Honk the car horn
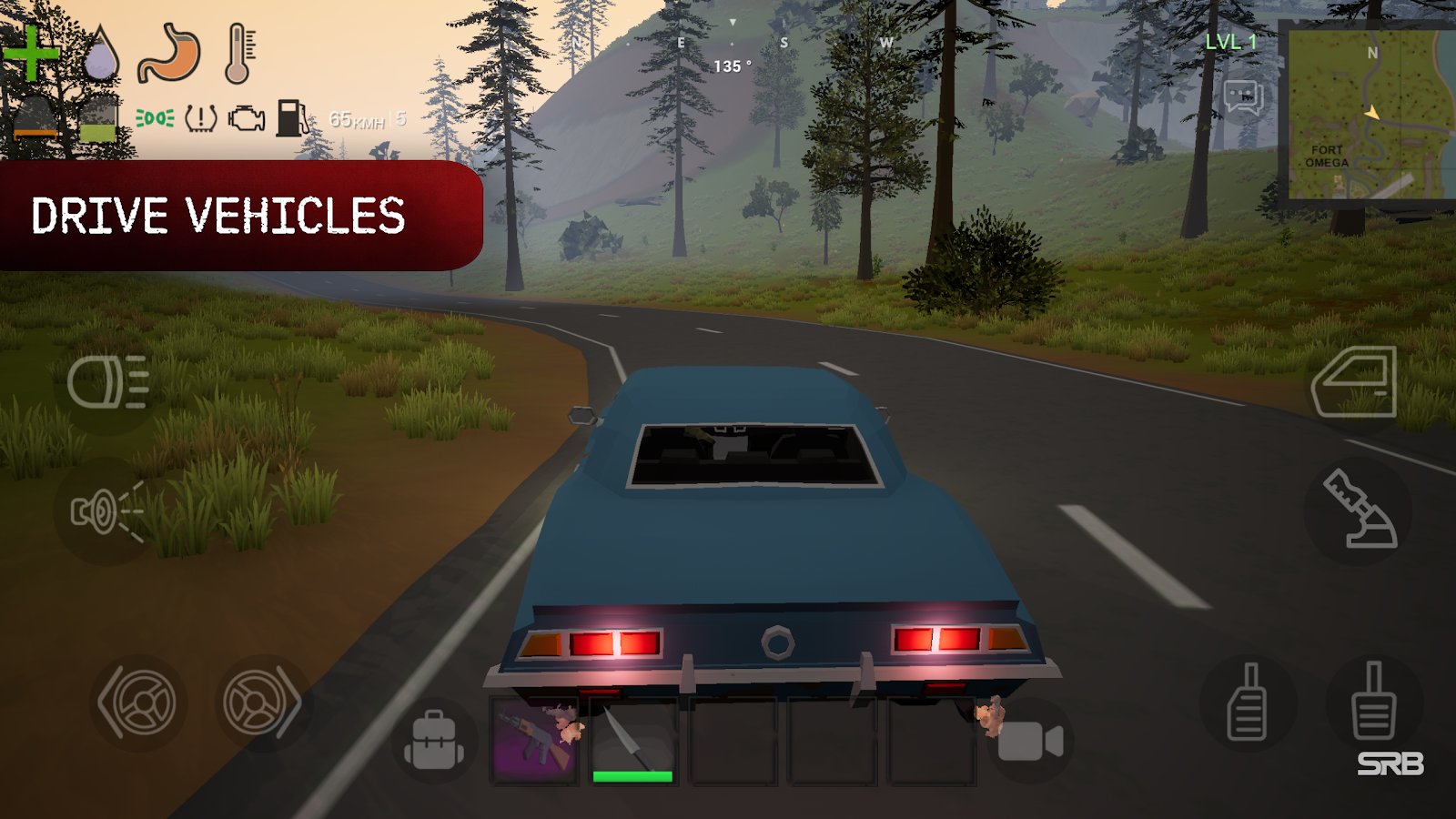The height and width of the screenshot is (819, 1456). pyautogui.click(x=106, y=511)
